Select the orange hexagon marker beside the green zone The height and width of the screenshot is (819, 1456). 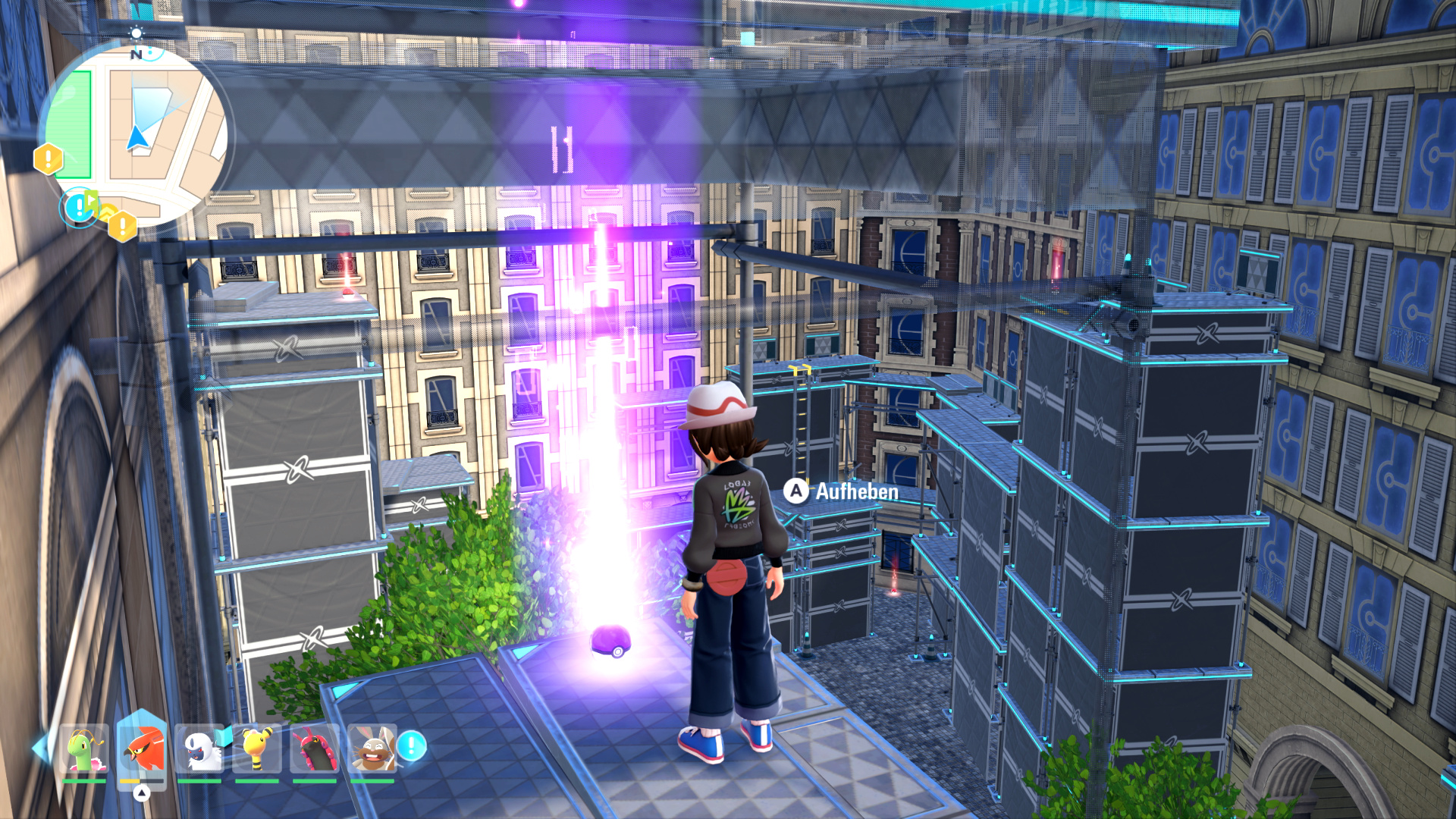click(48, 159)
